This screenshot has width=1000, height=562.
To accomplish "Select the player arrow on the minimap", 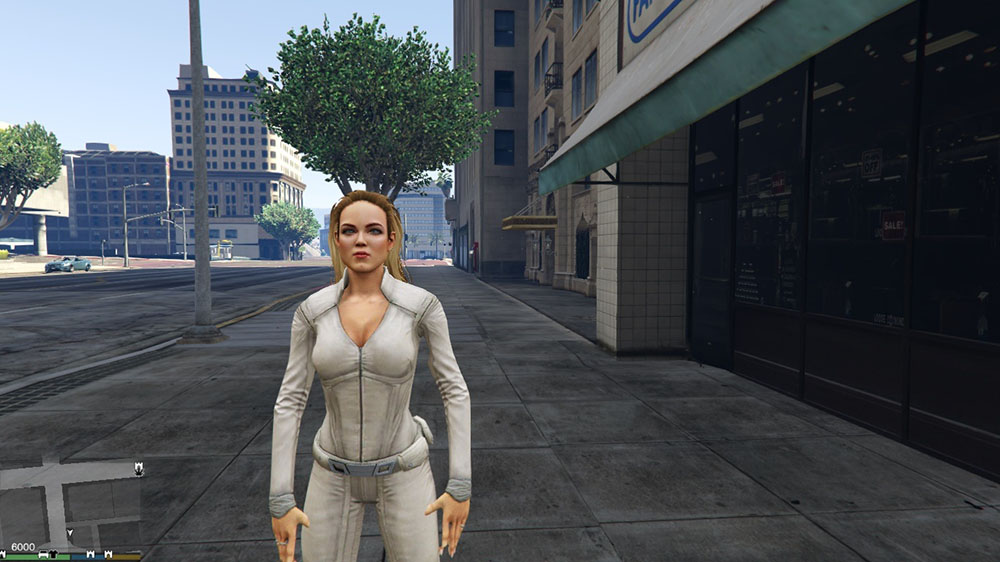I will pos(69,533).
